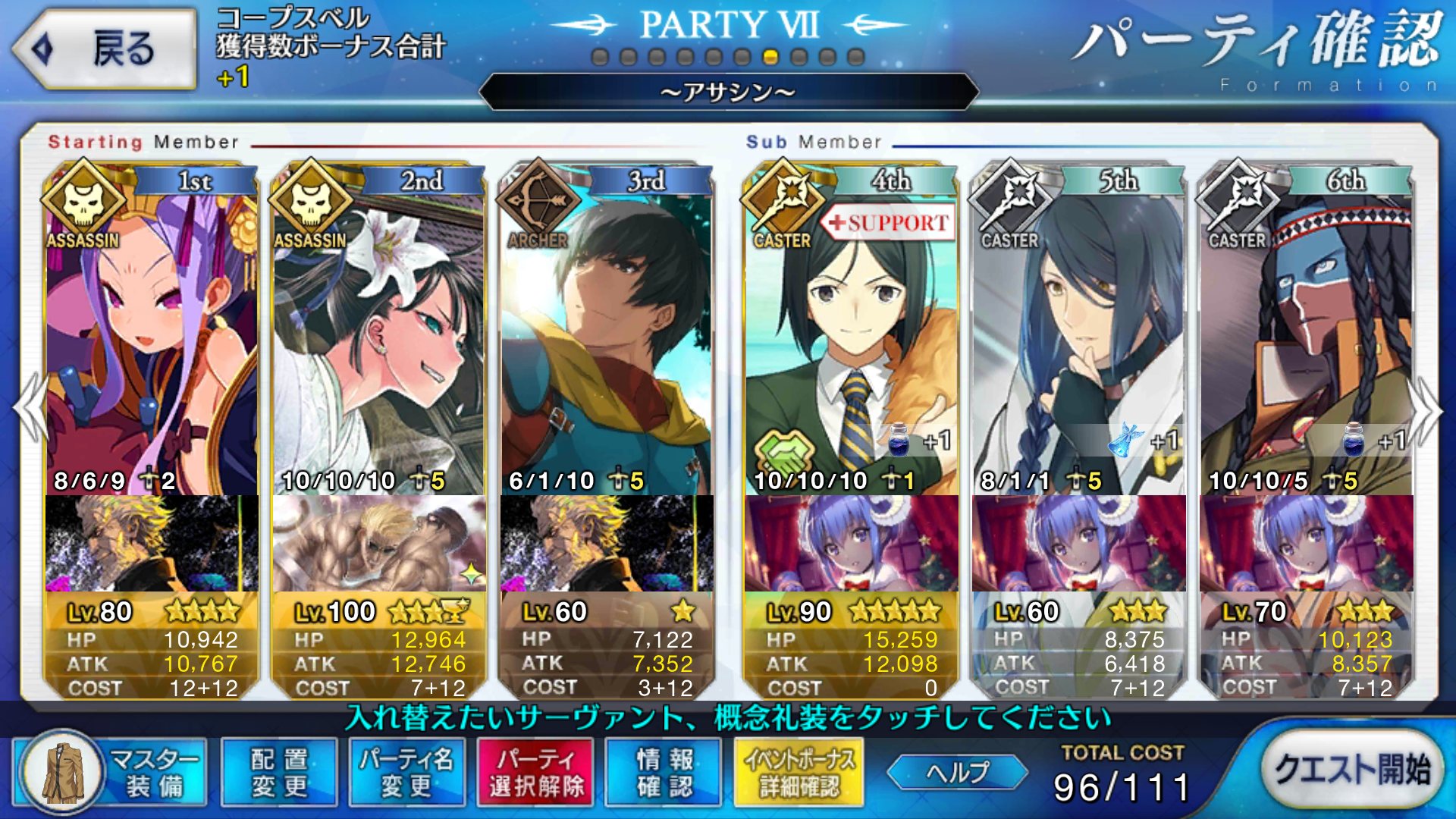Open the ヘルプ help button
The width and height of the screenshot is (1456, 819).
coord(957,772)
